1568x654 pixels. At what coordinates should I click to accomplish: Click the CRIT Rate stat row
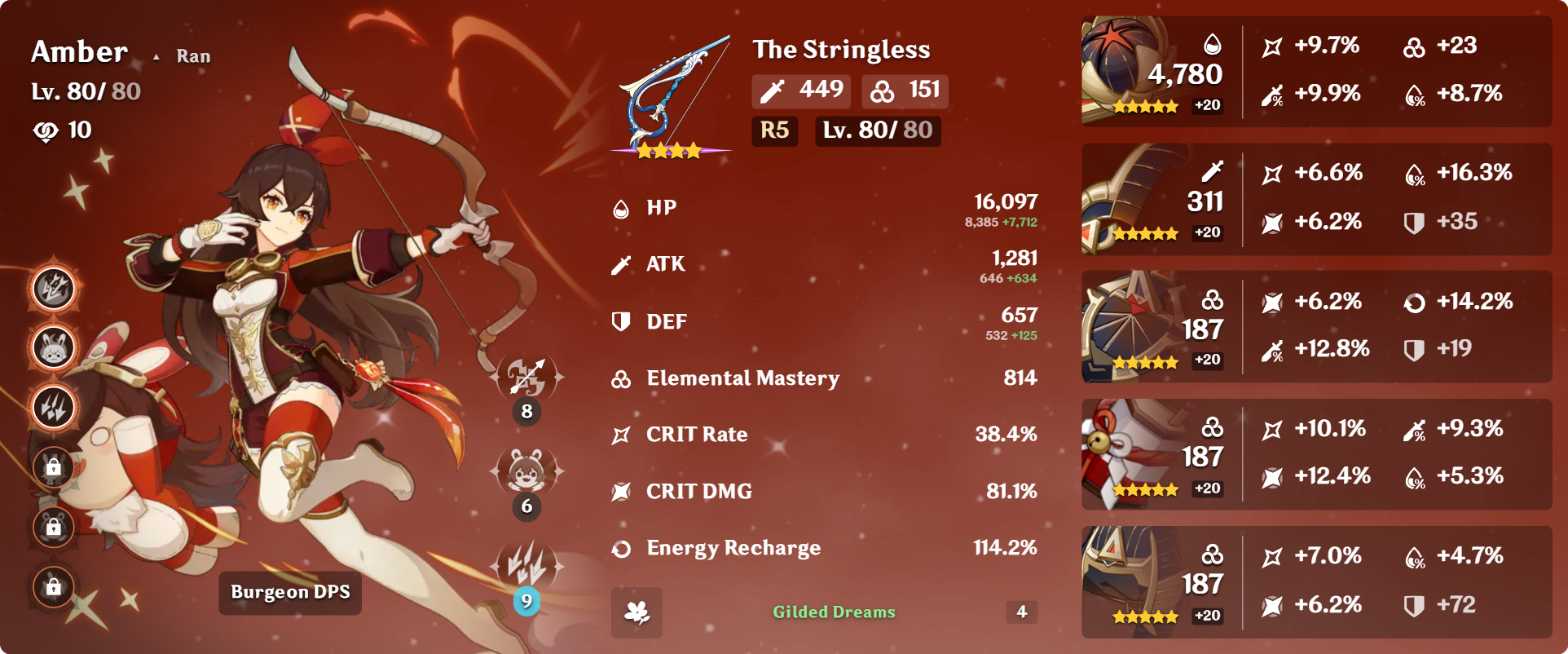click(823, 435)
